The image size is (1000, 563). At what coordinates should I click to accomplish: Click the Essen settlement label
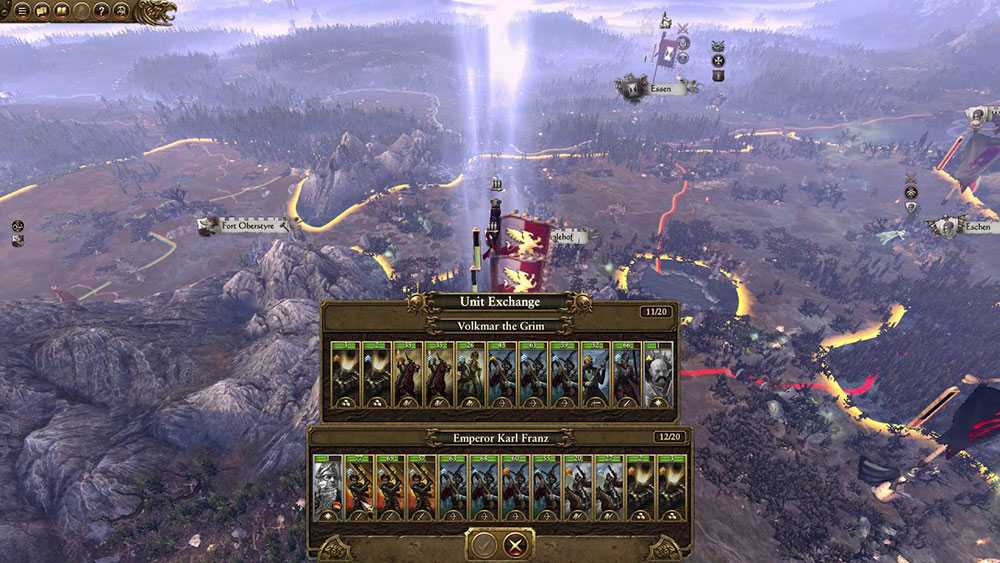661,89
